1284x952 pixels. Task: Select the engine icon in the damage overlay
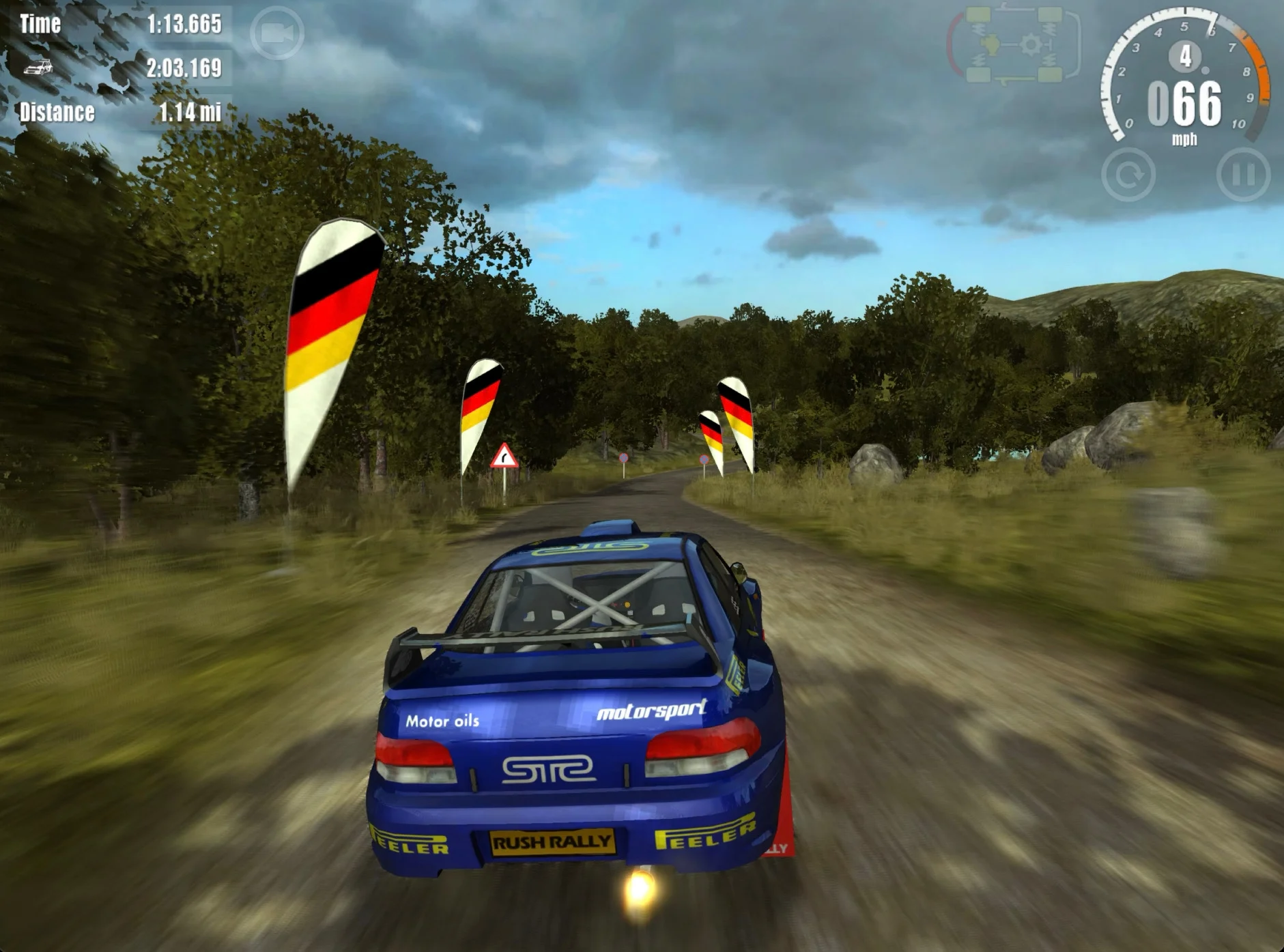click(x=990, y=44)
